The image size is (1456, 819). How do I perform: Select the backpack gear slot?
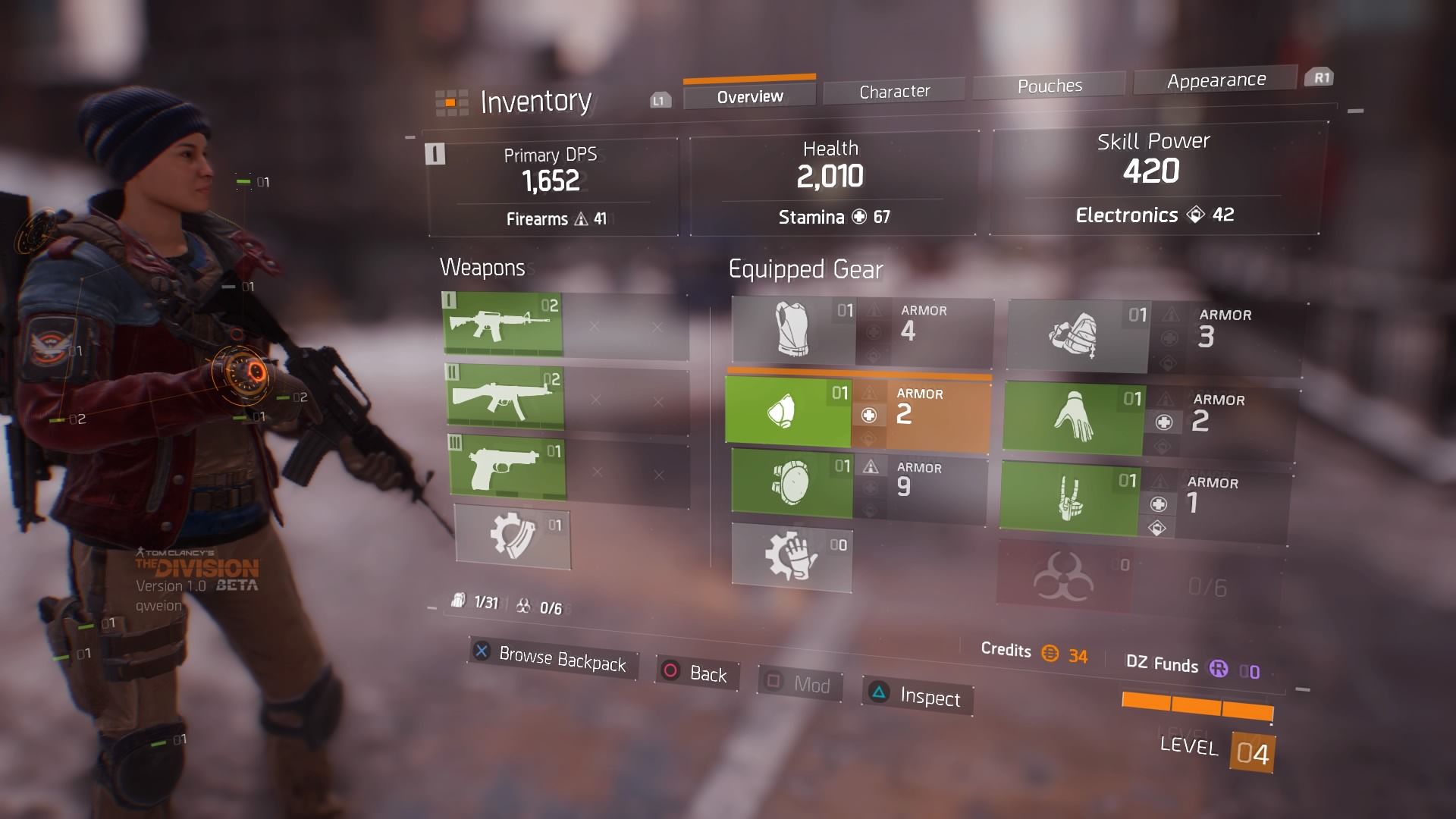tap(1077, 335)
